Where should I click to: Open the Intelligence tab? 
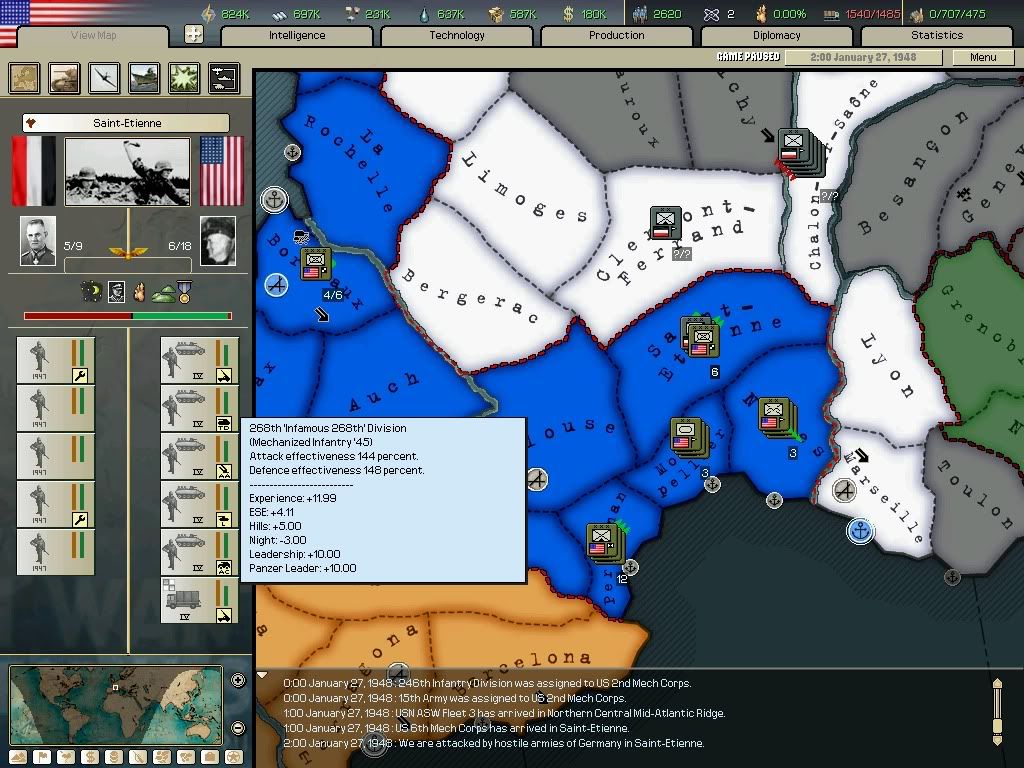coord(297,35)
